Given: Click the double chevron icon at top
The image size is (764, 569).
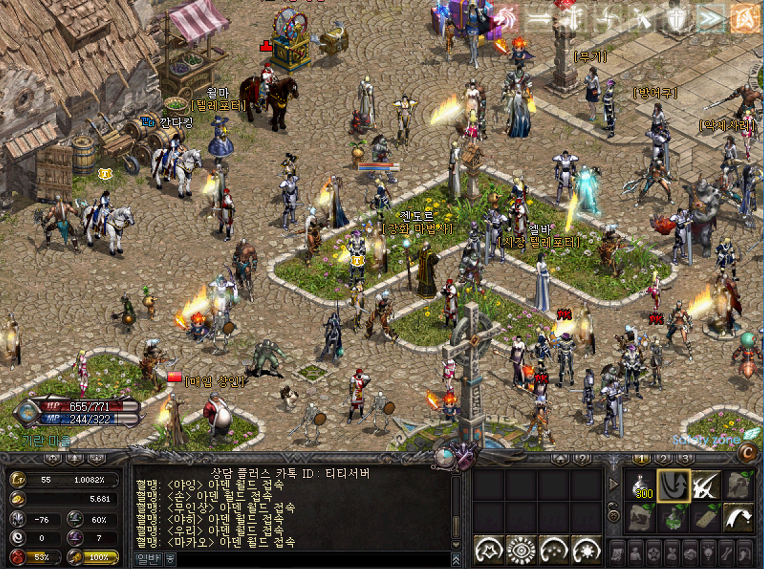Looking at the screenshot, I should click(x=711, y=17).
